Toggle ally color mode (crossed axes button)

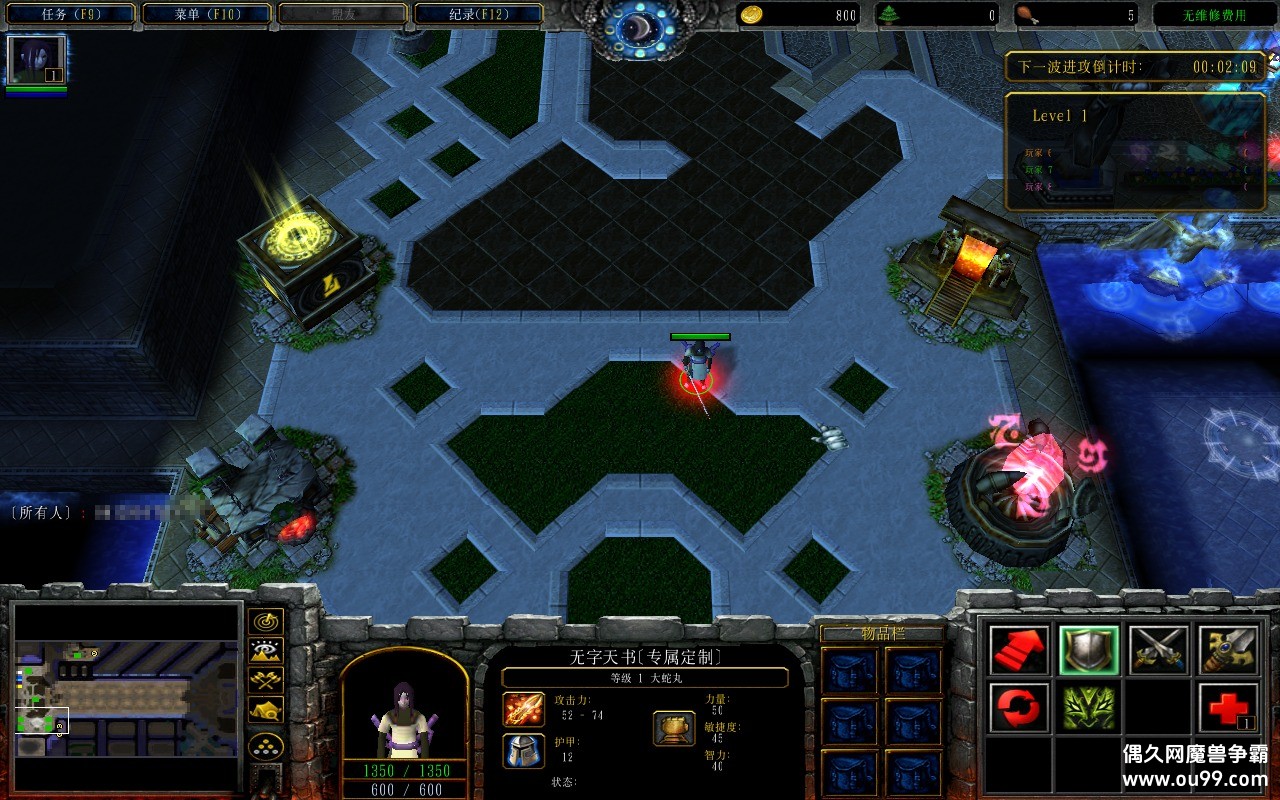pos(266,680)
